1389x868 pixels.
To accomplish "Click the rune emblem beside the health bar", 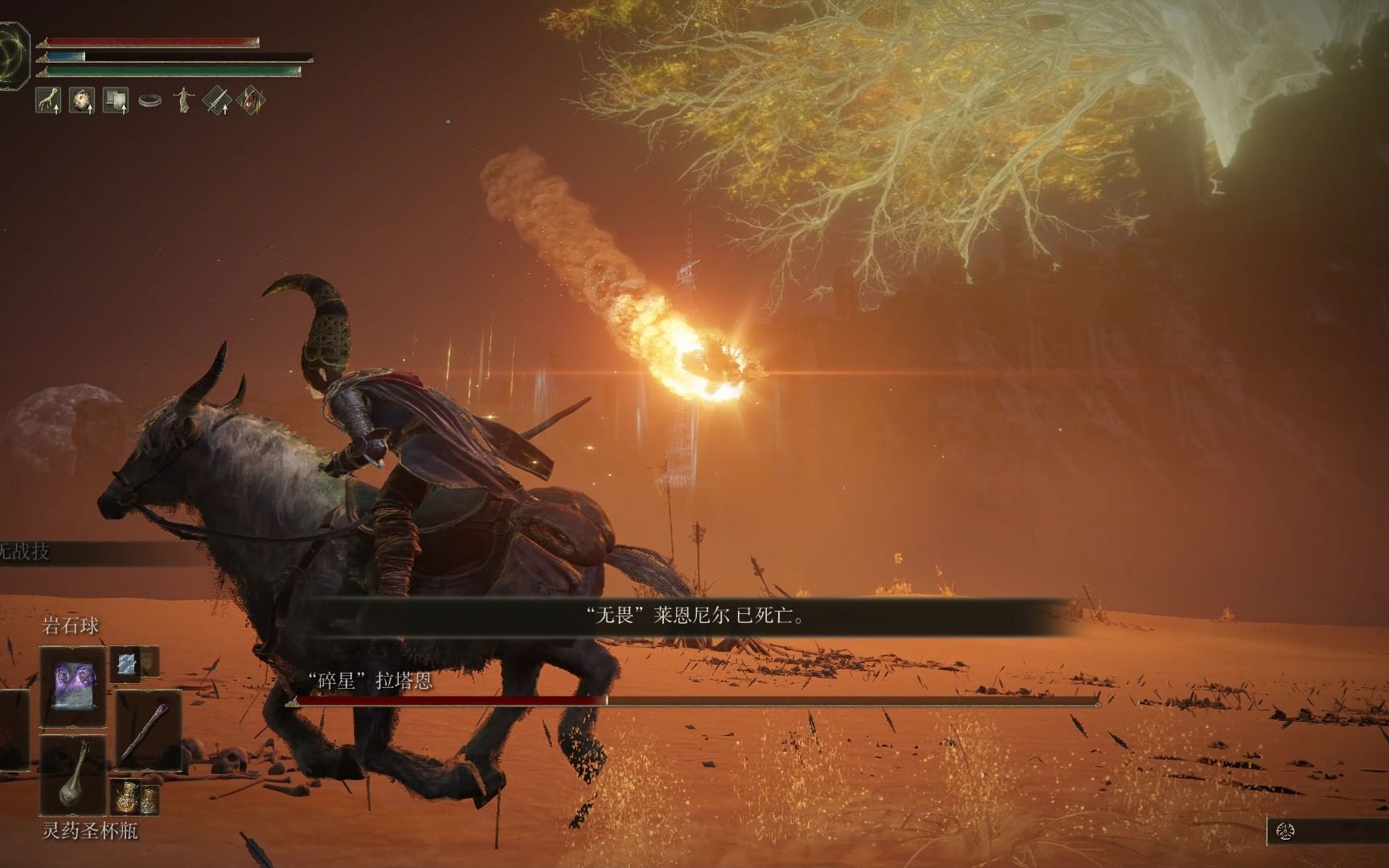I will click(x=14, y=50).
